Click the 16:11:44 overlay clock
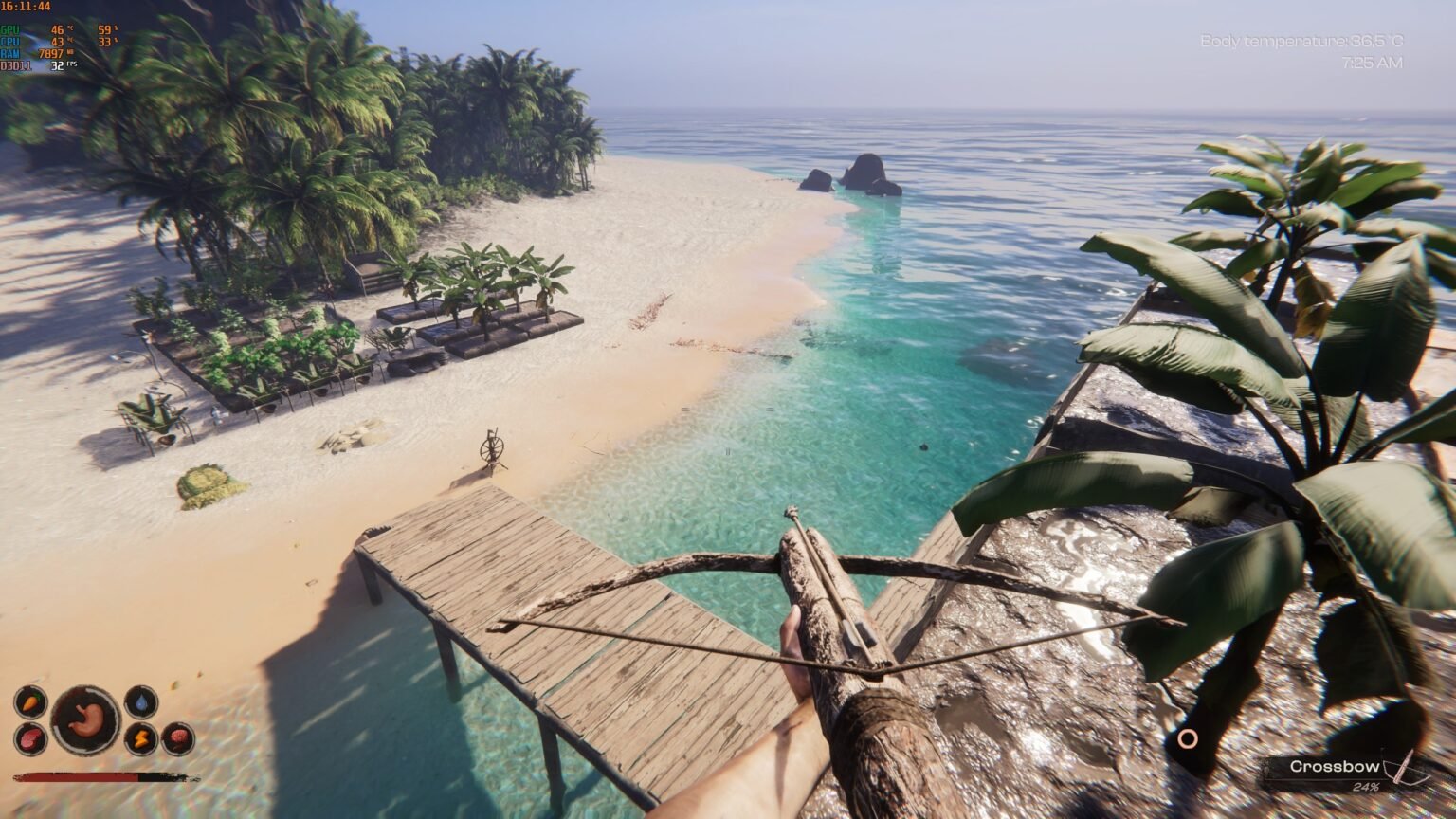The height and width of the screenshot is (819, 1456). pos(25,7)
